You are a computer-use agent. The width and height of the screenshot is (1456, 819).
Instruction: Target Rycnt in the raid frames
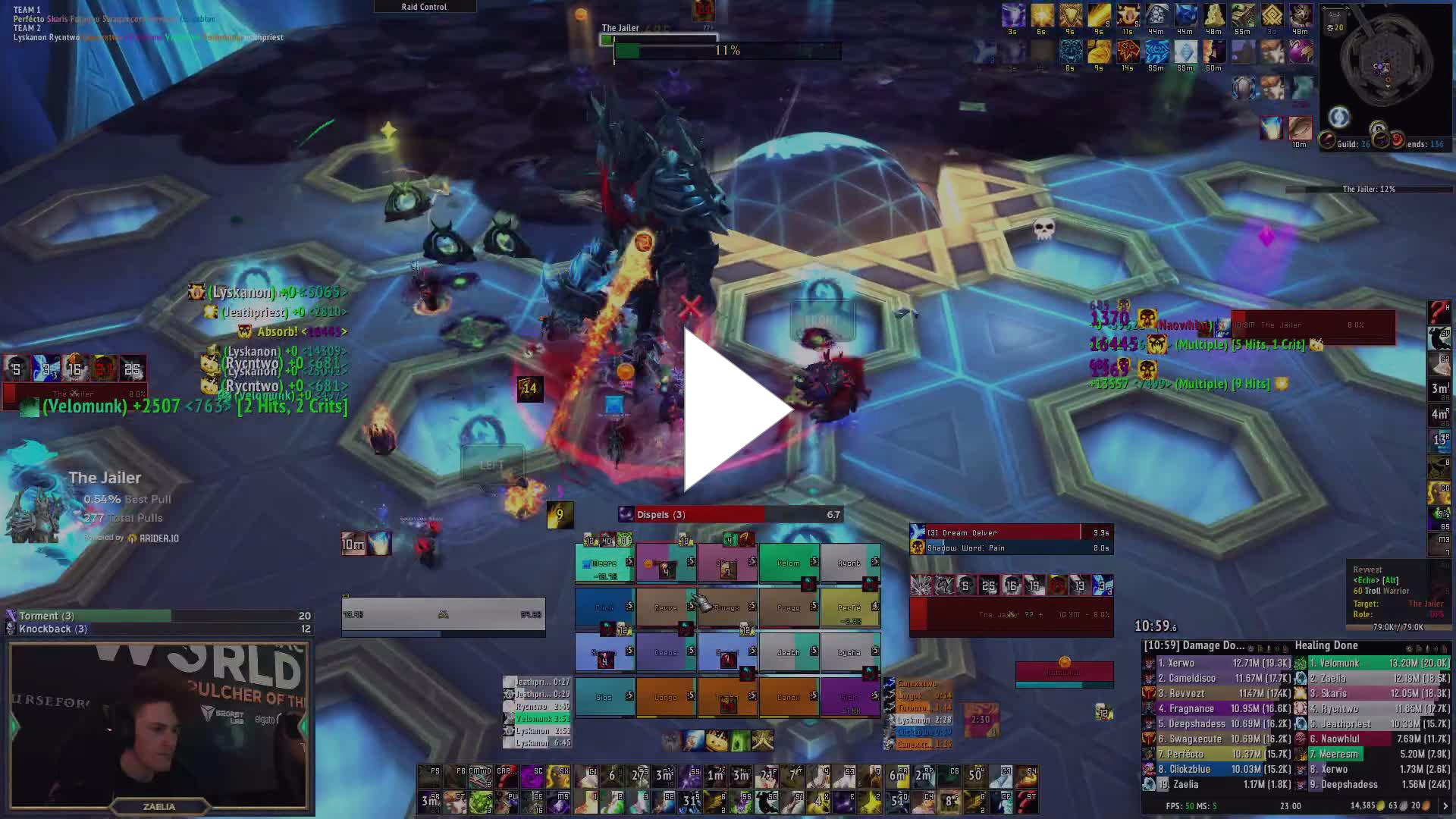point(850,563)
